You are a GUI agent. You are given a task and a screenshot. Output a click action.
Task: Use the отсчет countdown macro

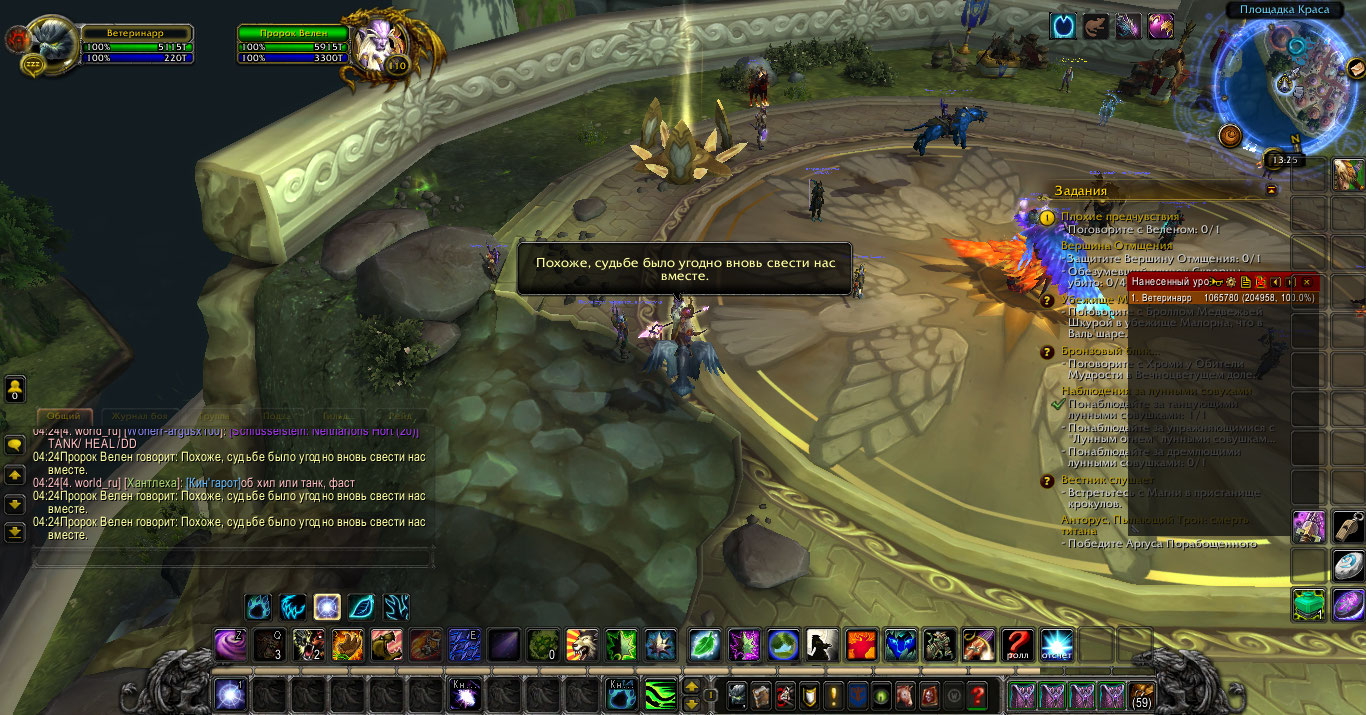click(x=1057, y=645)
